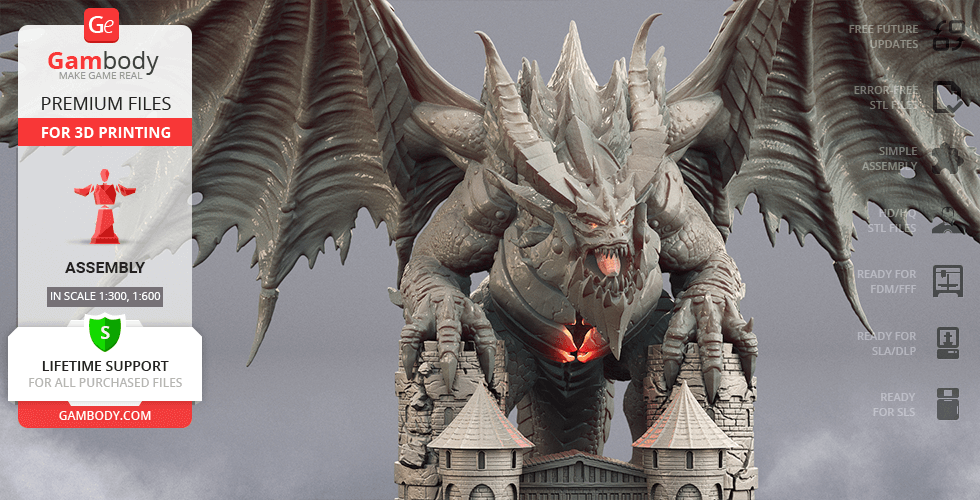Select the Ready for SLA/DLP printer icon
This screenshot has height=500, width=980.
click(x=946, y=343)
